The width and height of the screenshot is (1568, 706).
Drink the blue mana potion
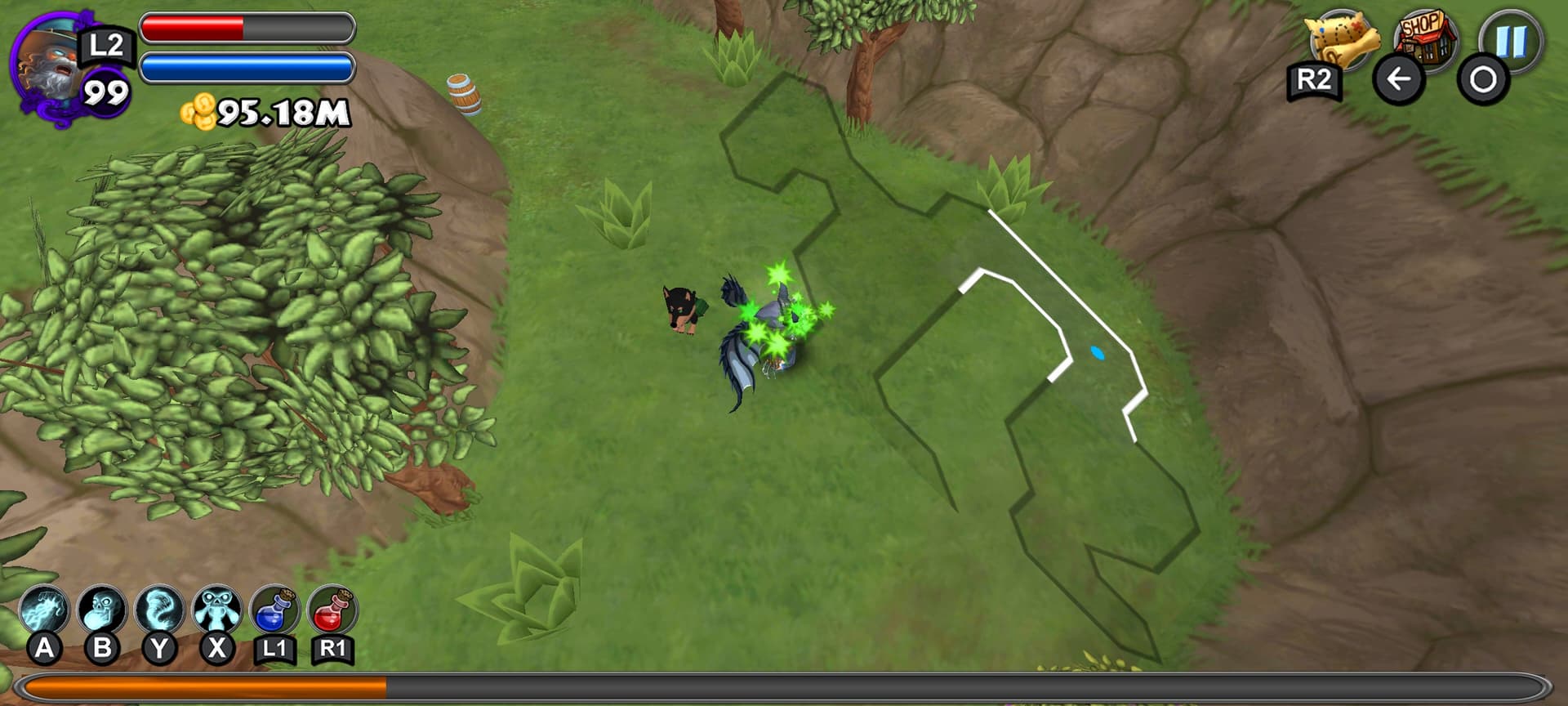274,610
